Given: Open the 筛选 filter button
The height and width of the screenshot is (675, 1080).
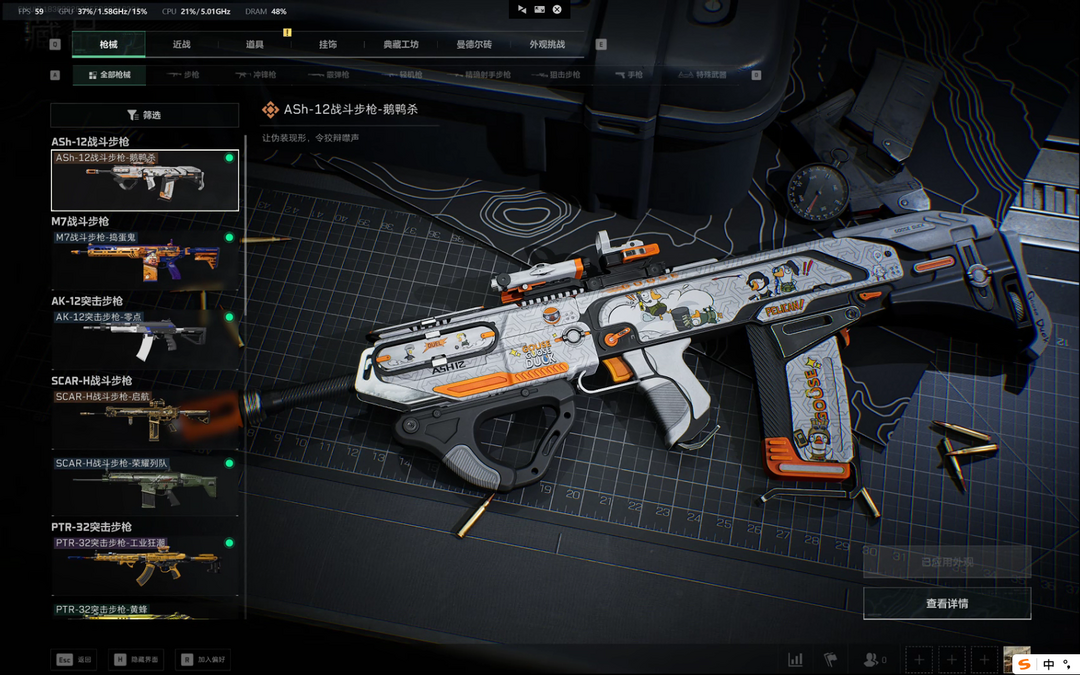Looking at the screenshot, I should point(145,115).
